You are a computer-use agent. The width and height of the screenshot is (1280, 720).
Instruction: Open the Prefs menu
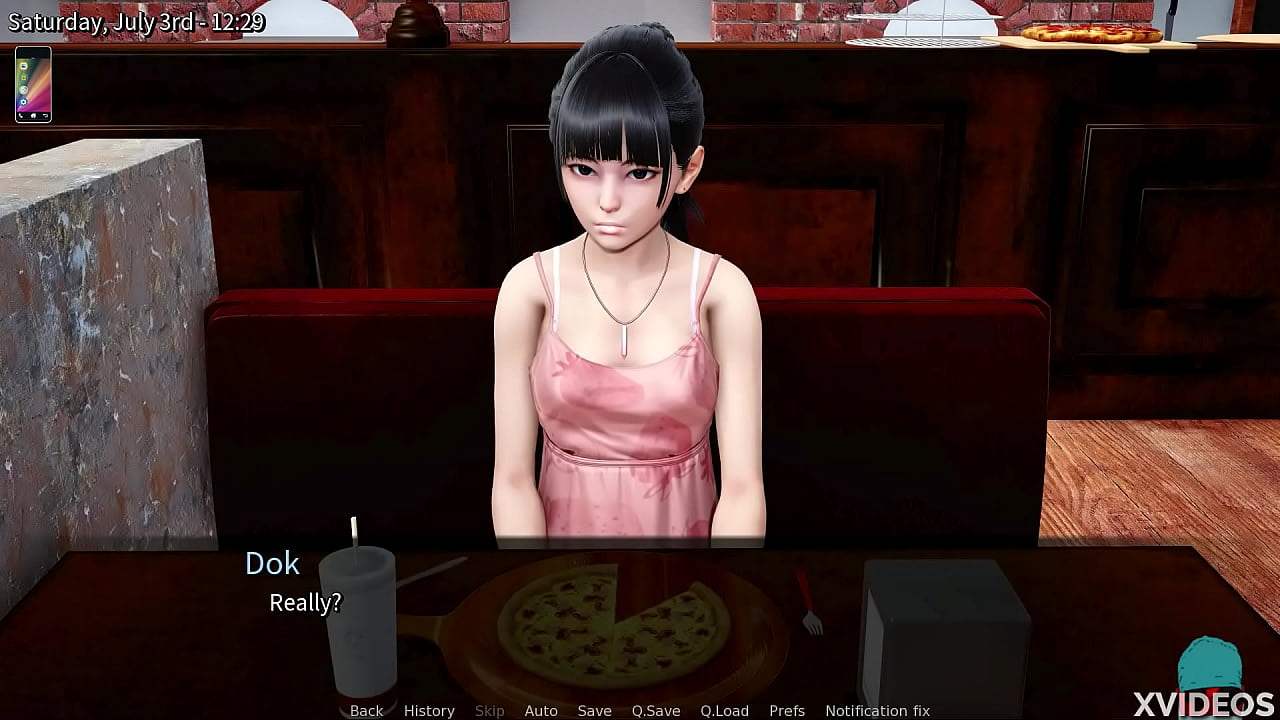(x=789, y=710)
